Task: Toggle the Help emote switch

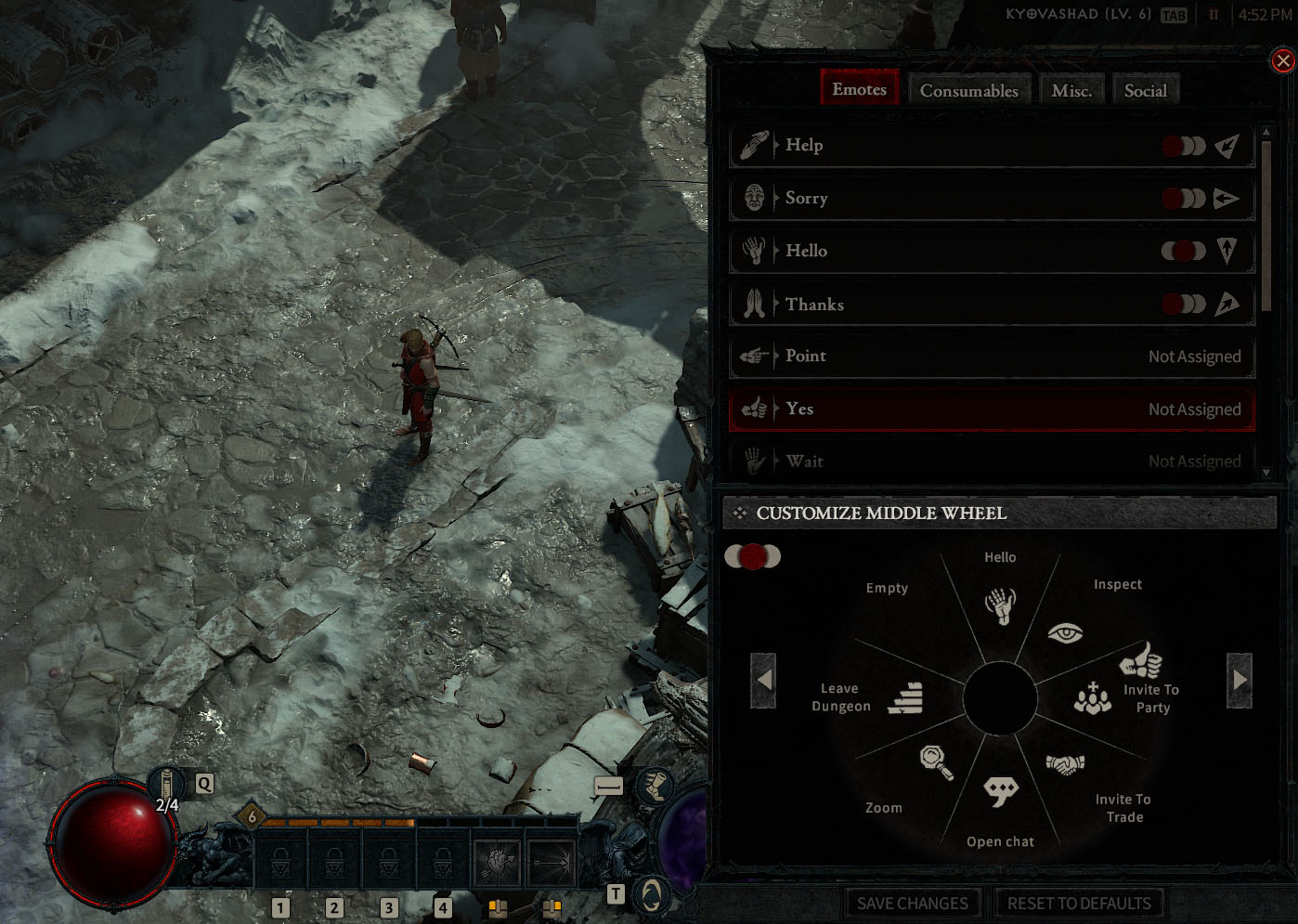Action: pos(1185,145)
